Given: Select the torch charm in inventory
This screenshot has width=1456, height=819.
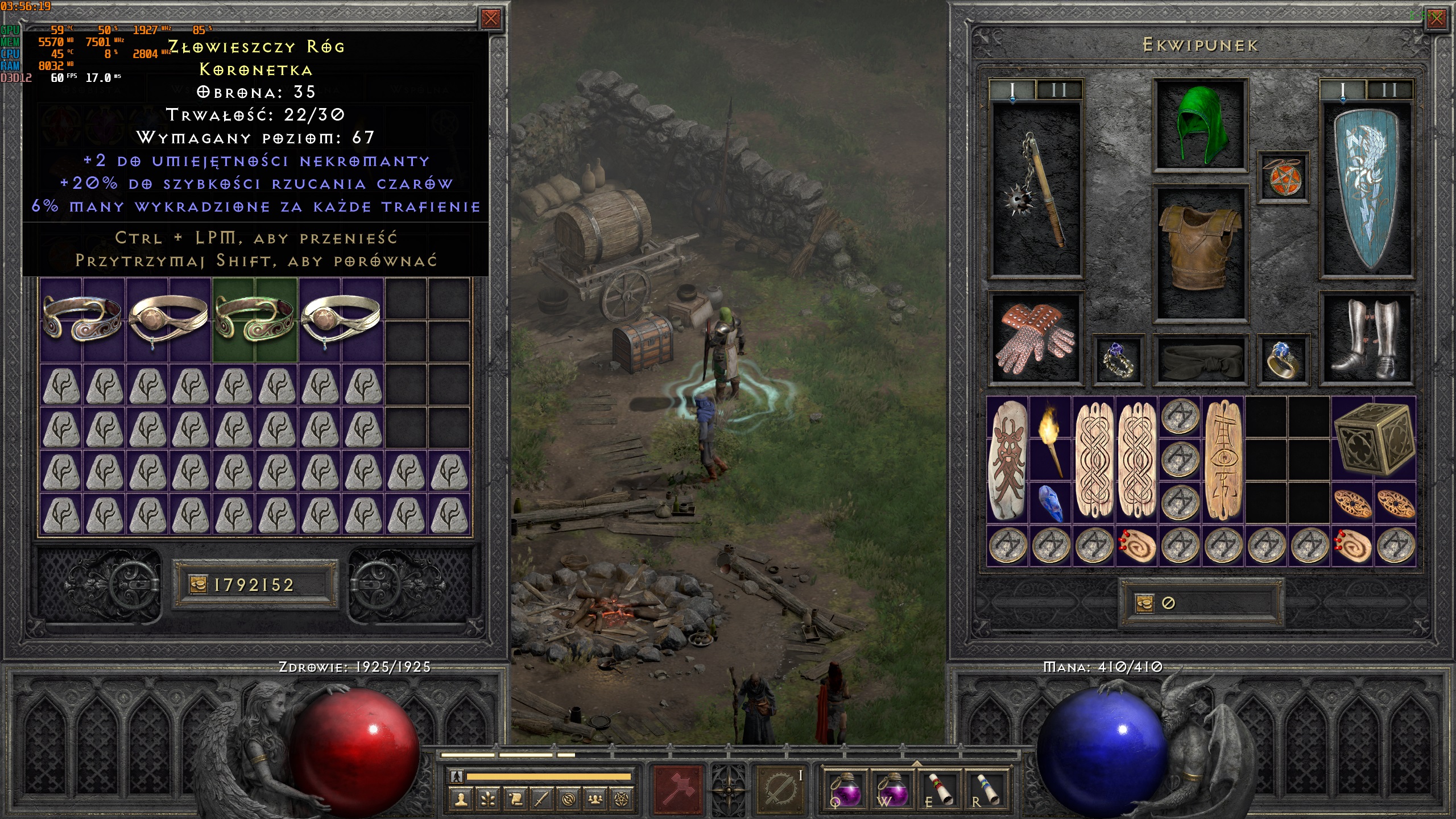Looking at the screenshot, I should click(1050, 439).
